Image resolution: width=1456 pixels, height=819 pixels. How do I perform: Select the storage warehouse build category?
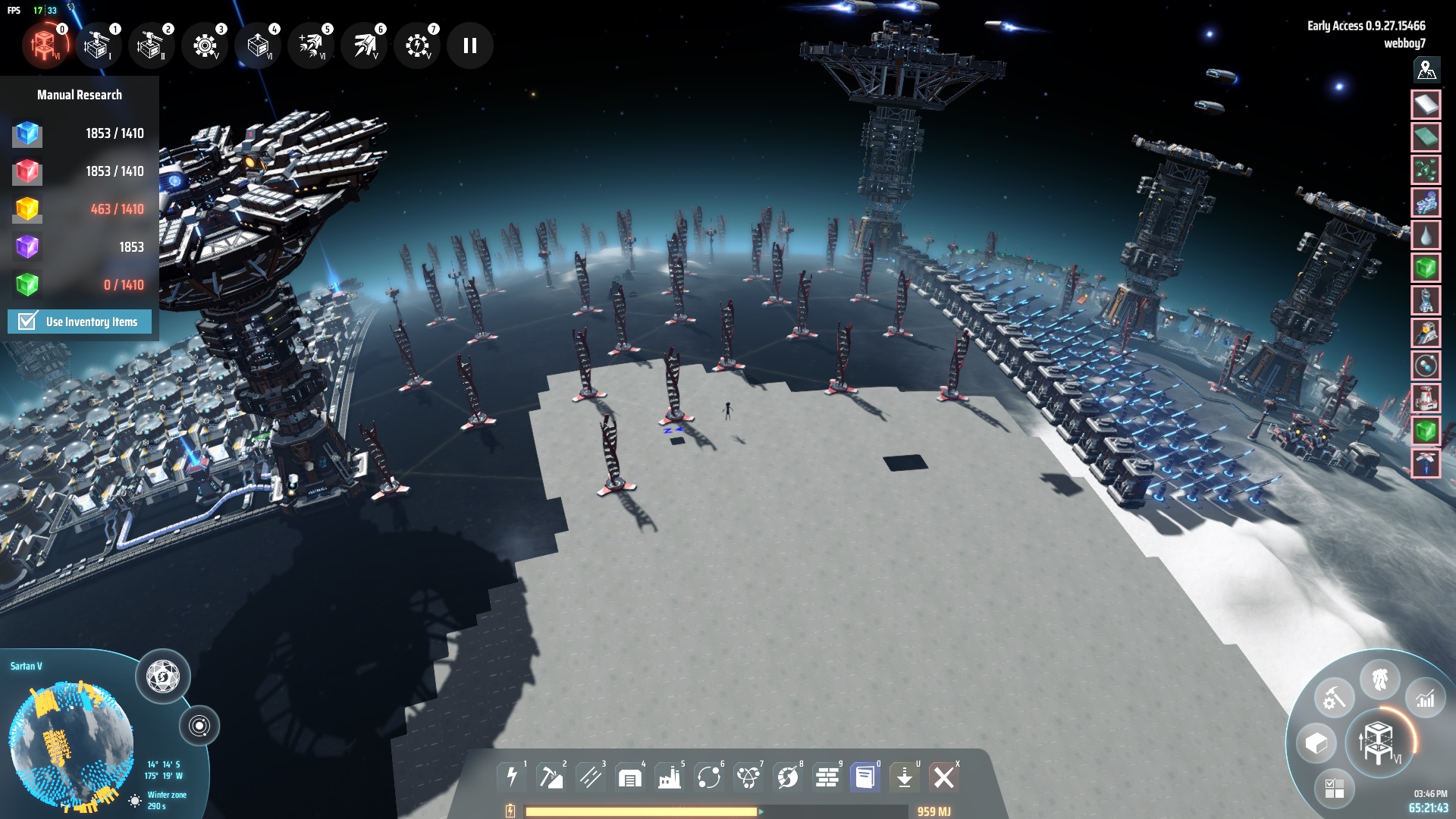(629, 777)
